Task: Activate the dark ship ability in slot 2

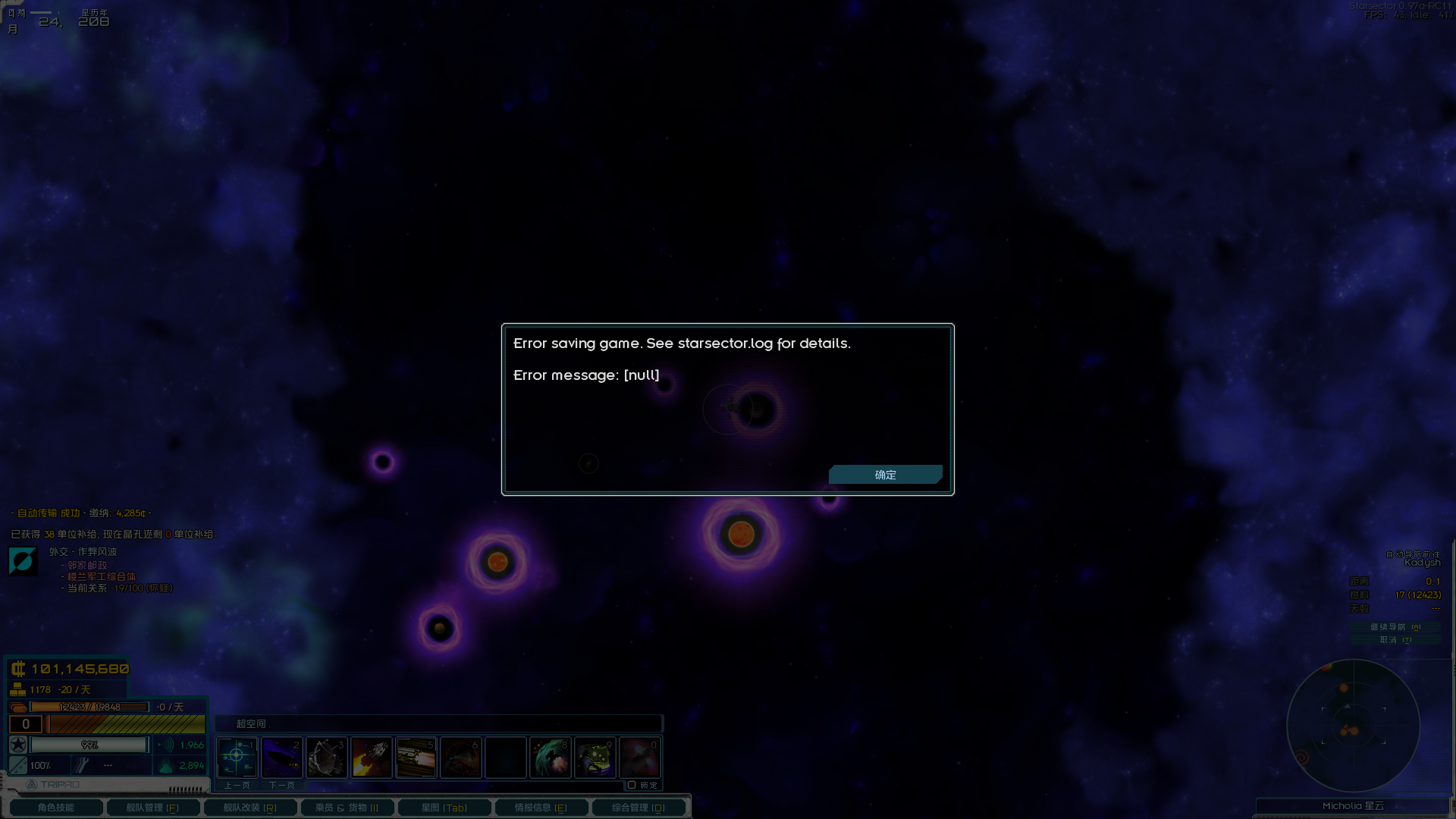Action: point(282,757)
